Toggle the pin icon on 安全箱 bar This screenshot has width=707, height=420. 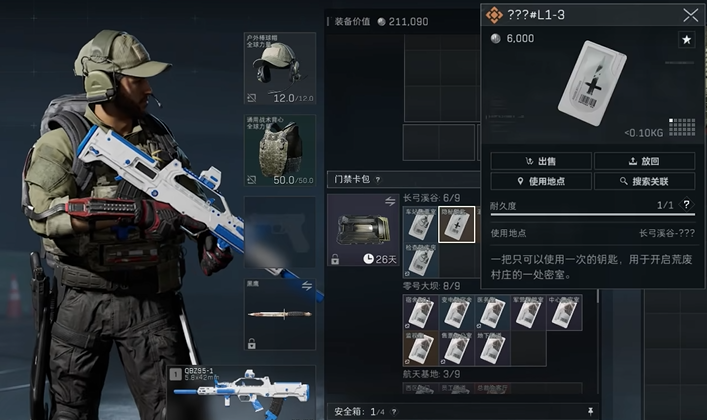click(590, 410)
